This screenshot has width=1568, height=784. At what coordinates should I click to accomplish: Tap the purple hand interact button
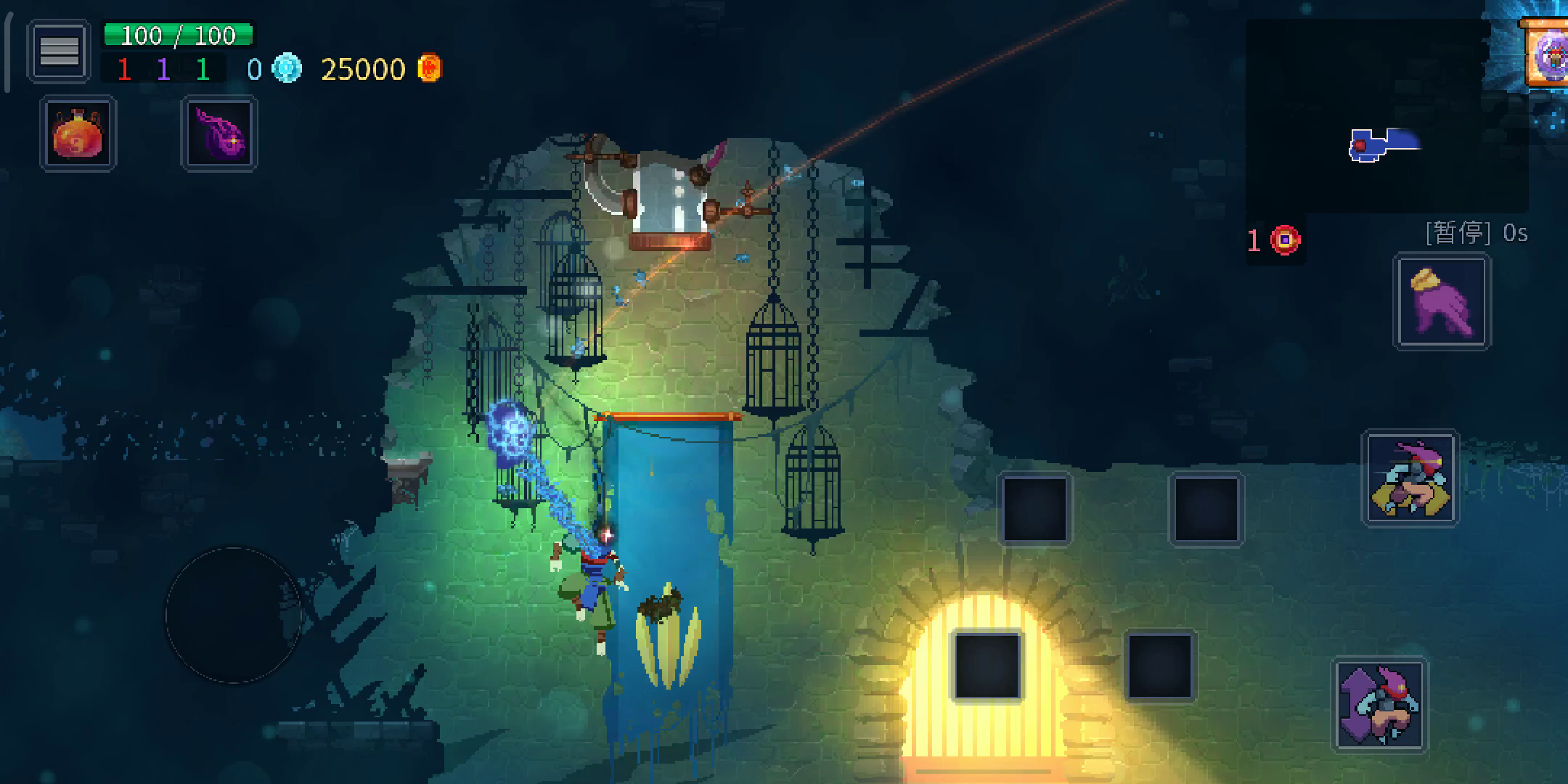click(1442, 302)
